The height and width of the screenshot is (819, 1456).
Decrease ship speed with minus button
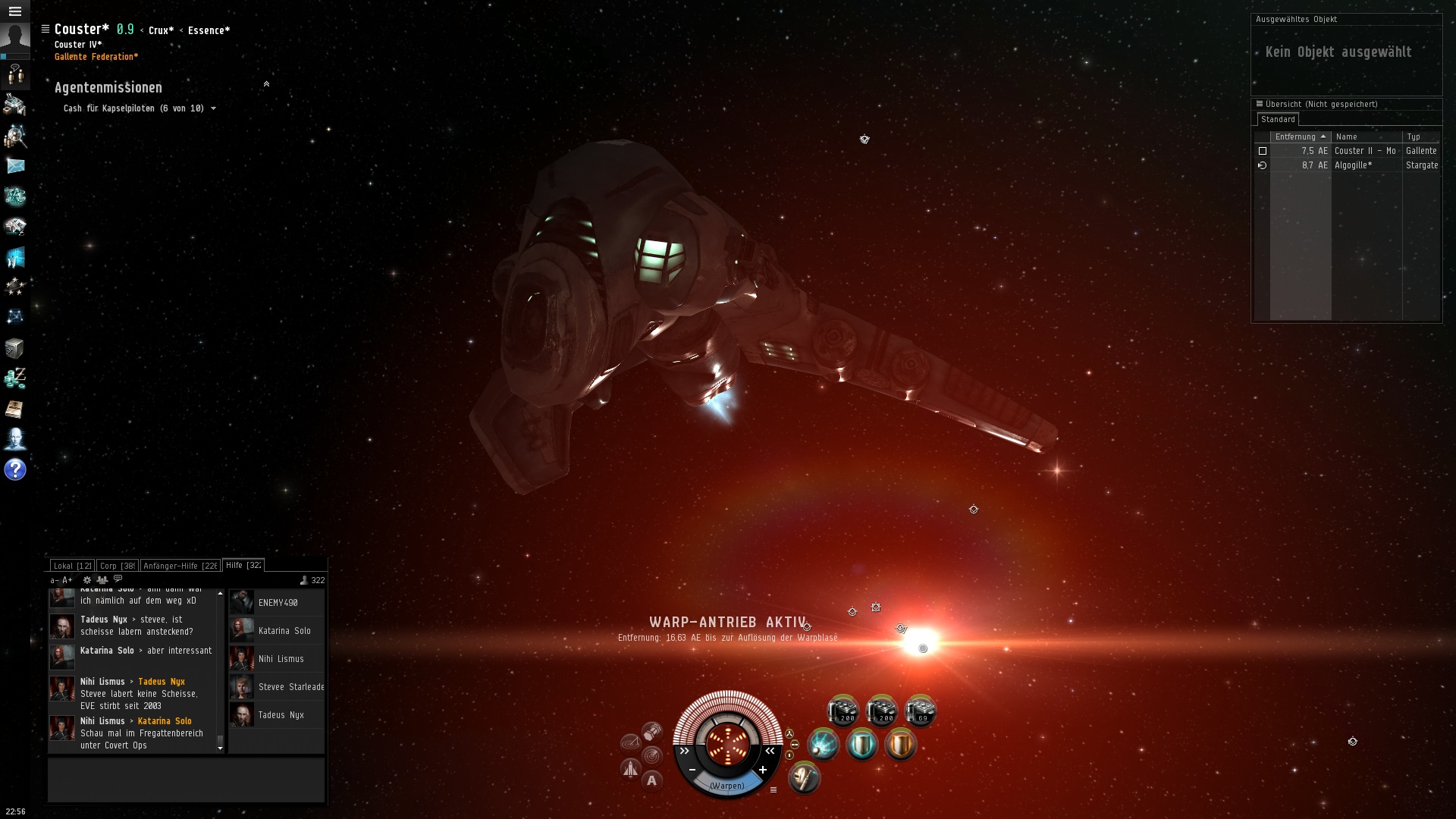[692, 770]
